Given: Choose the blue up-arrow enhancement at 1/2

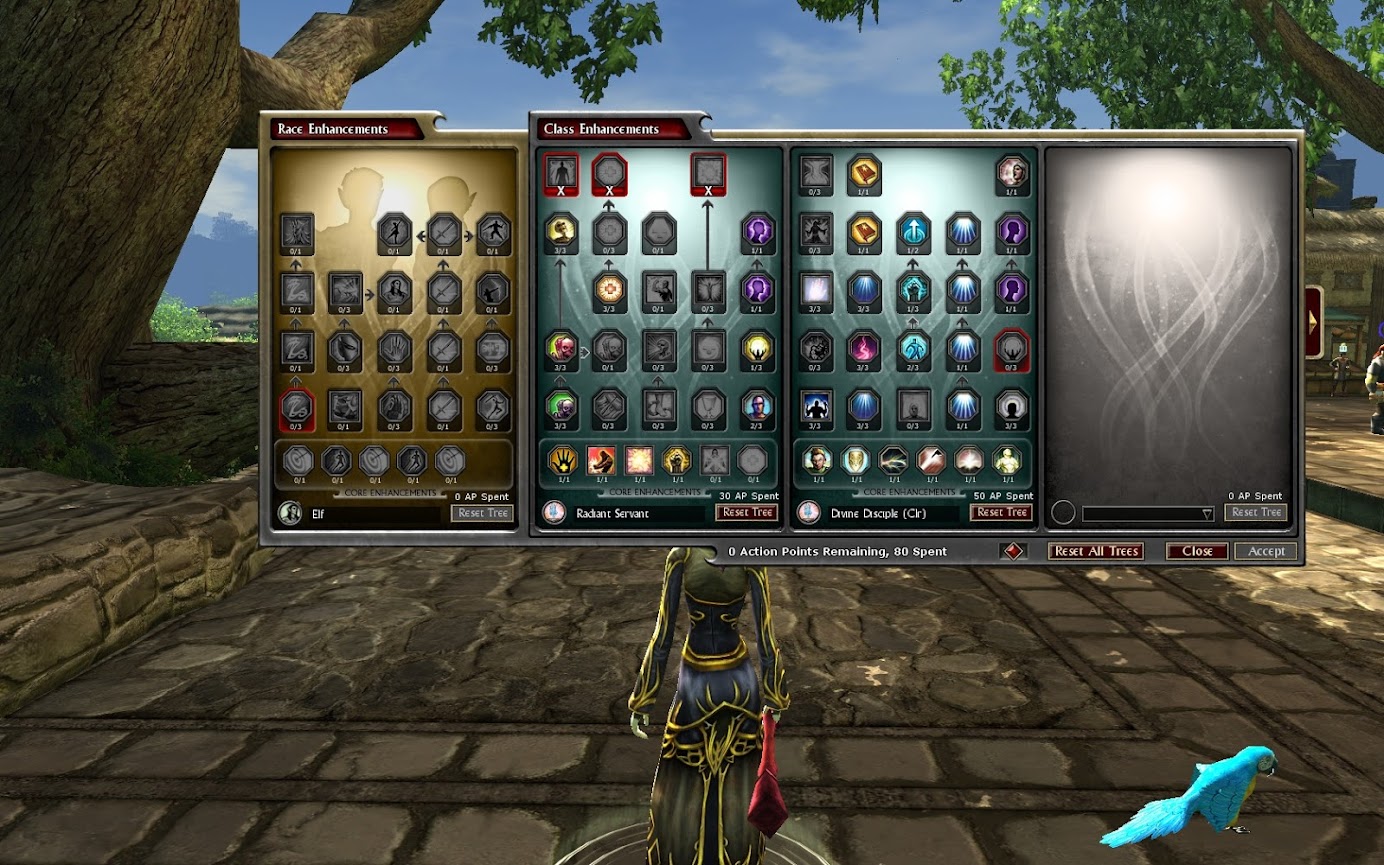Looking at the screenshot, I should (913, 232).
